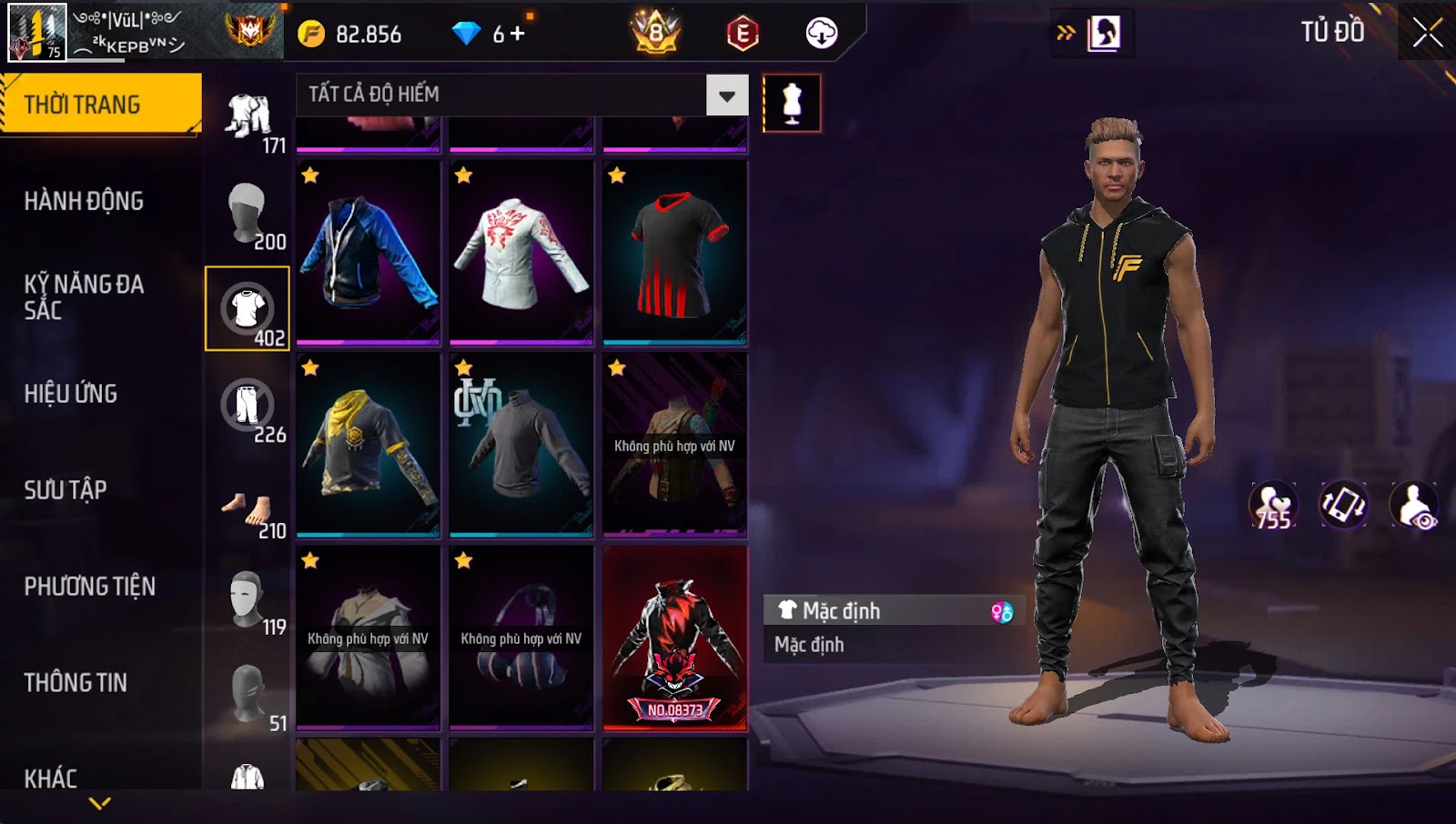Select the blue hooded jacket item
Screen dimensions: 1456x824
369,254
